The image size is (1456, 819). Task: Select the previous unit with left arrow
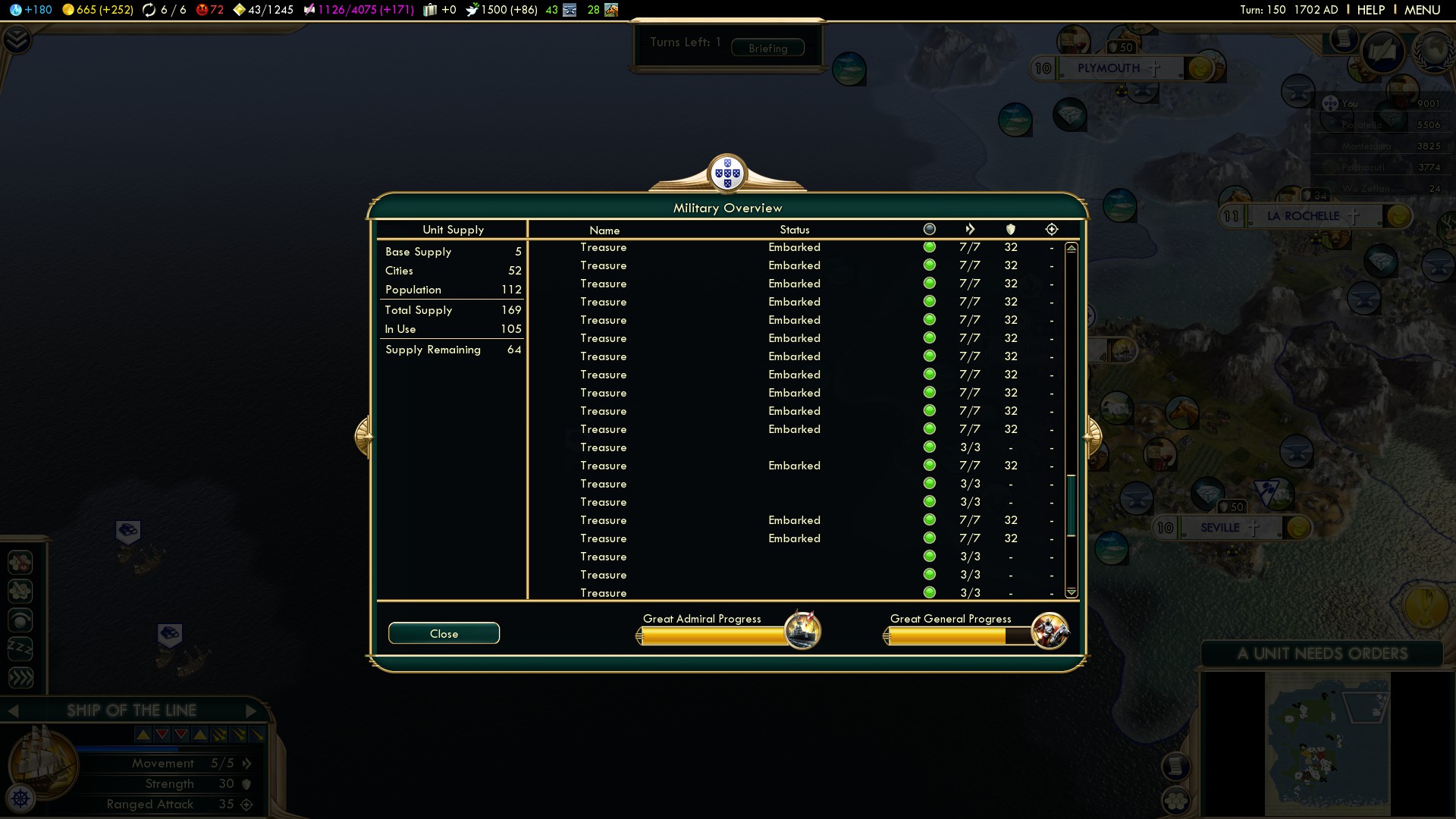(13, 711)
